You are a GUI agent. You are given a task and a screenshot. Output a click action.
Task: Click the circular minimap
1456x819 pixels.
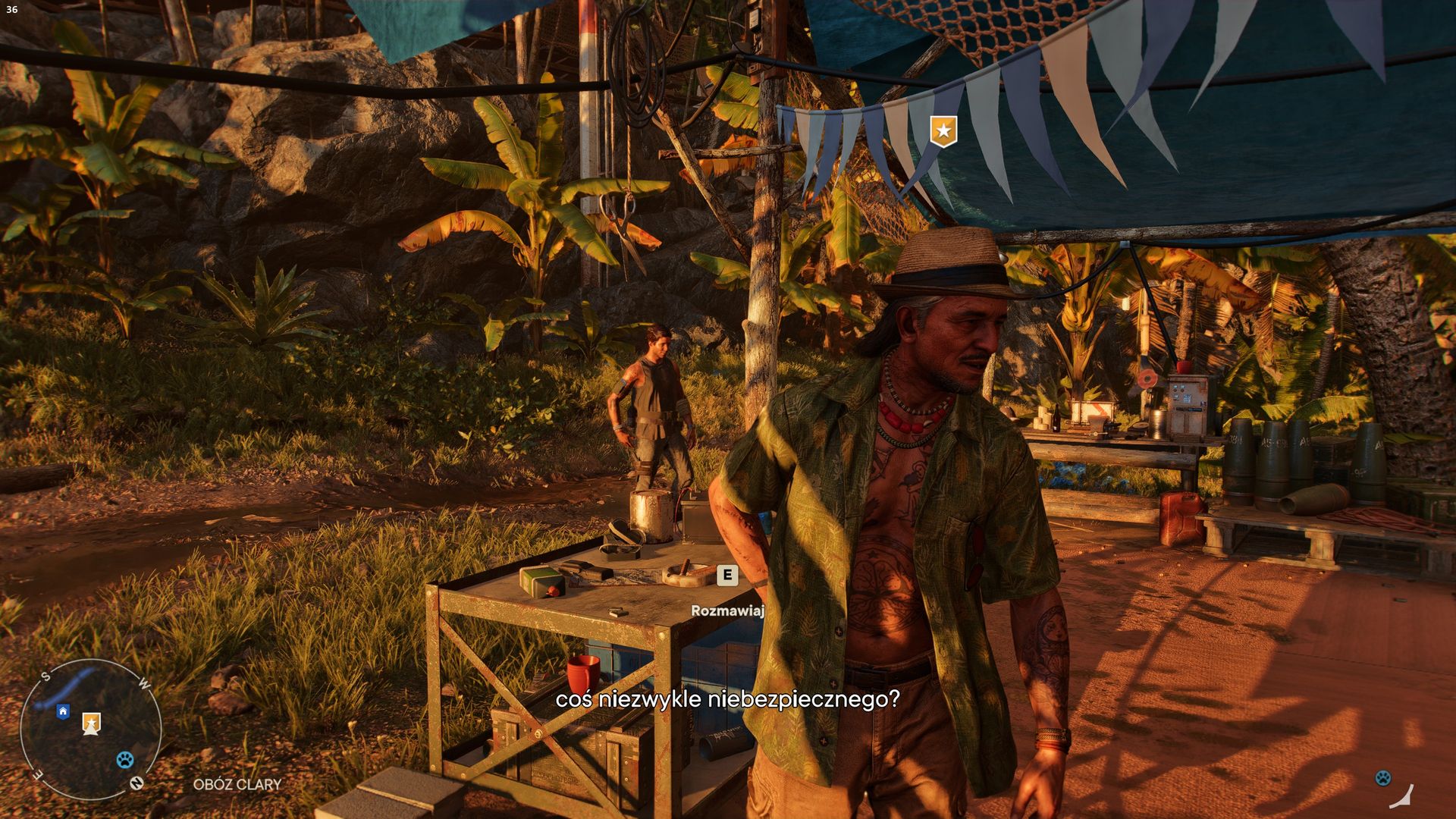pos(90,729)
